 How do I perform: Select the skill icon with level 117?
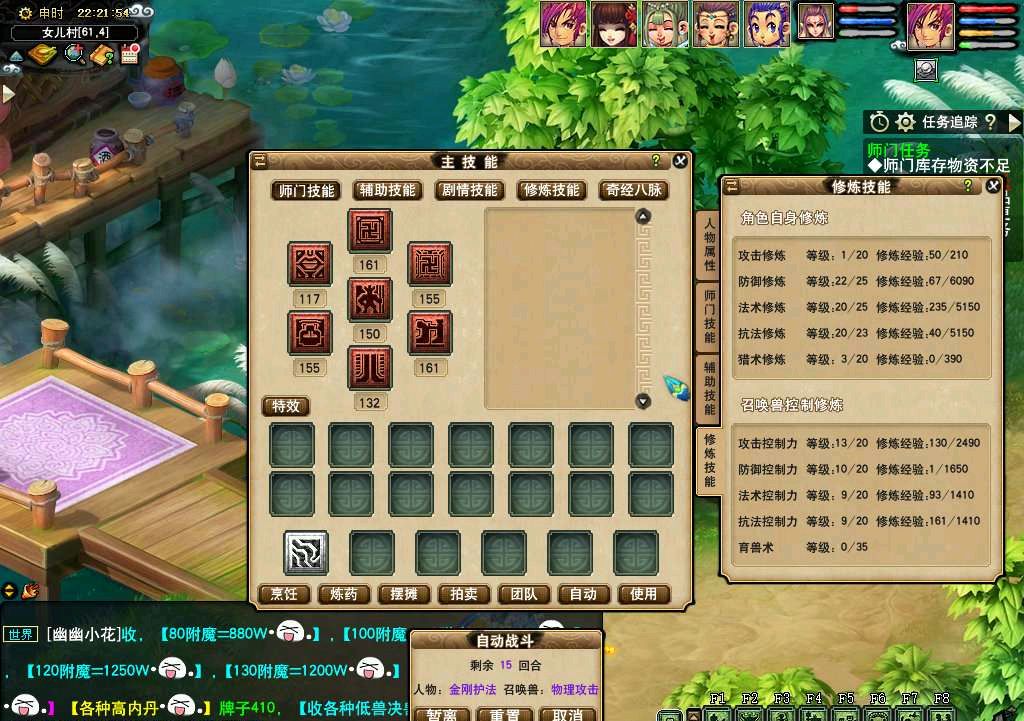pos(310,265)
